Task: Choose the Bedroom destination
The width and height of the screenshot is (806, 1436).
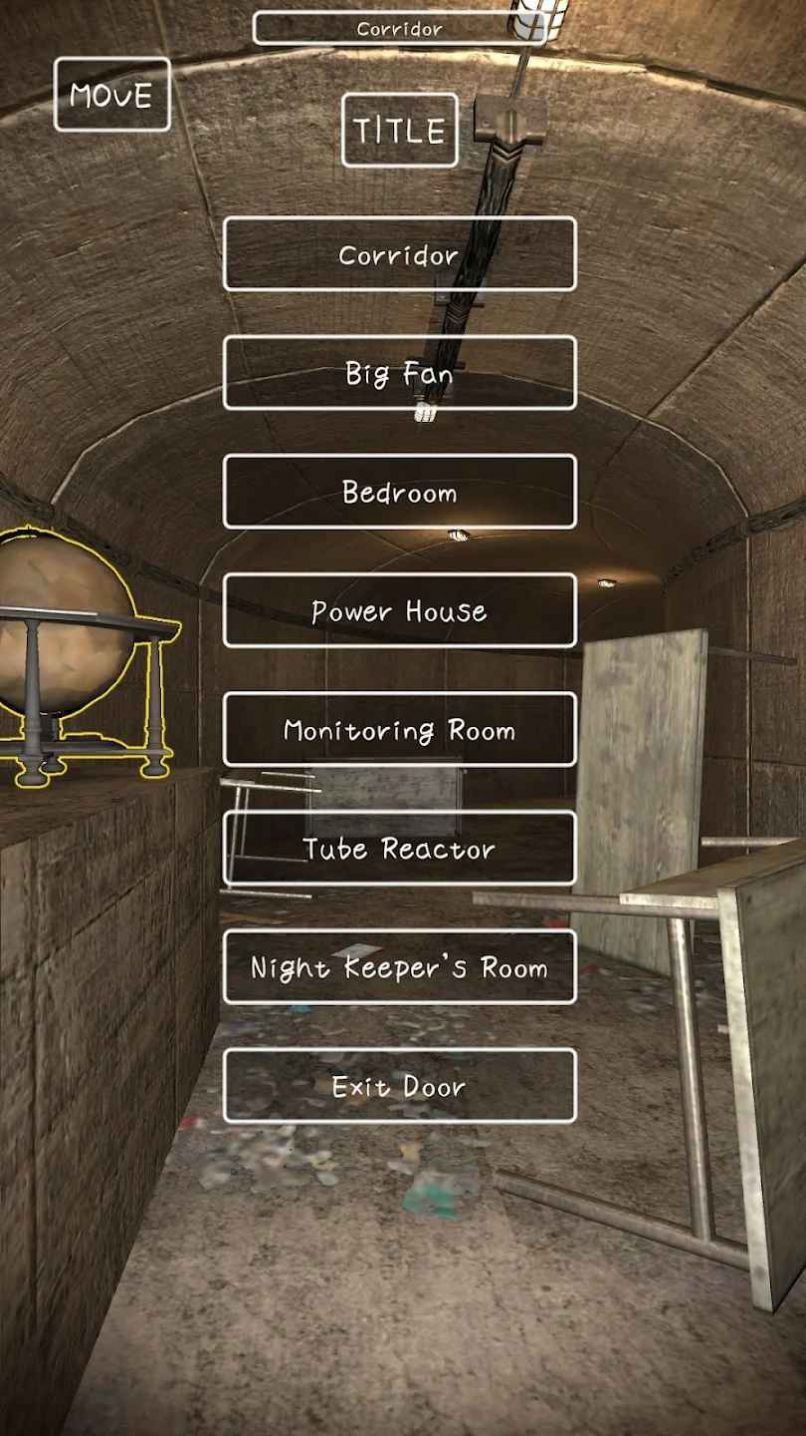Action: click(x=400, y=492)
